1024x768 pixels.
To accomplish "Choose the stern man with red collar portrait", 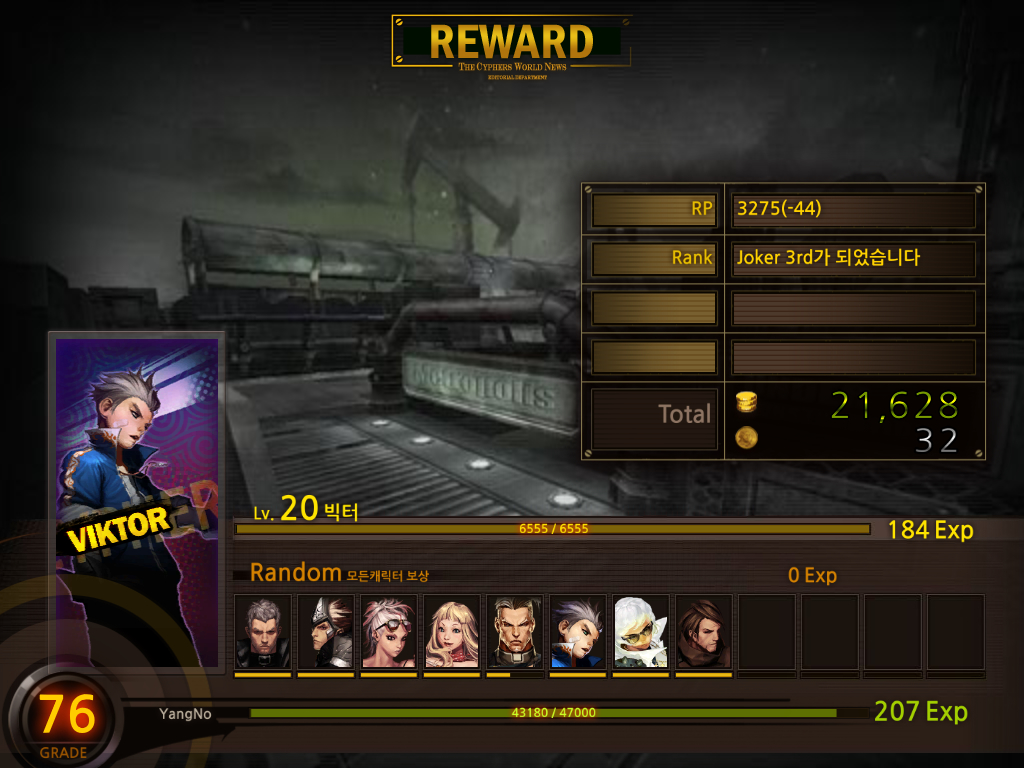I will tap(515, 632).
